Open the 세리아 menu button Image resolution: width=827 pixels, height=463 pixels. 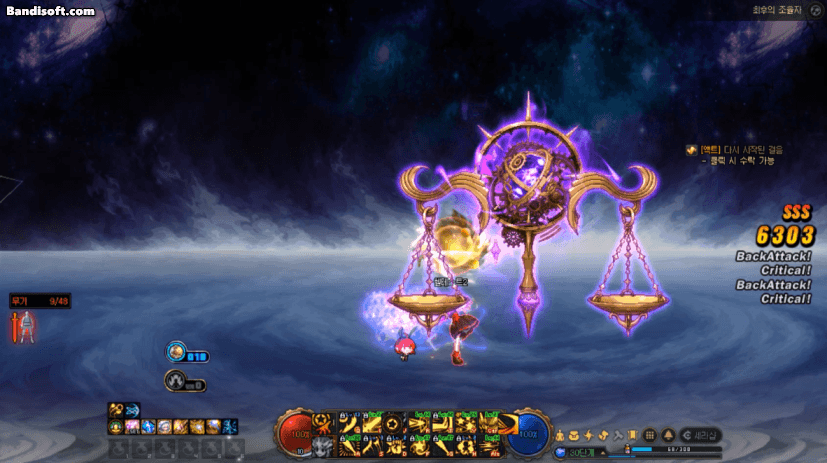pyautogui.click(x=700, y=435)
